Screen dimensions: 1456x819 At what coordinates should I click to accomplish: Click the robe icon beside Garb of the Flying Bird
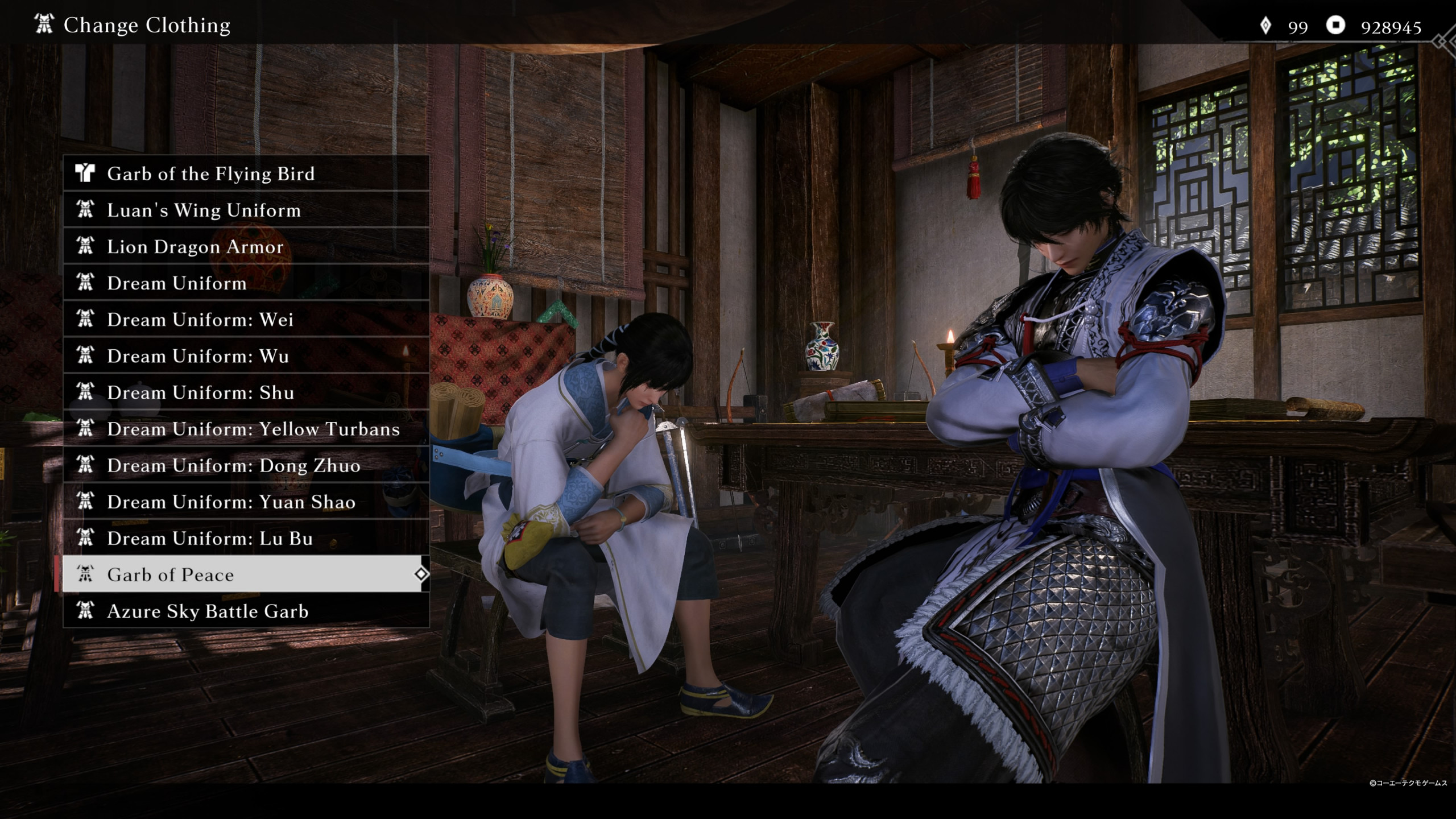(x=86, y=174)
